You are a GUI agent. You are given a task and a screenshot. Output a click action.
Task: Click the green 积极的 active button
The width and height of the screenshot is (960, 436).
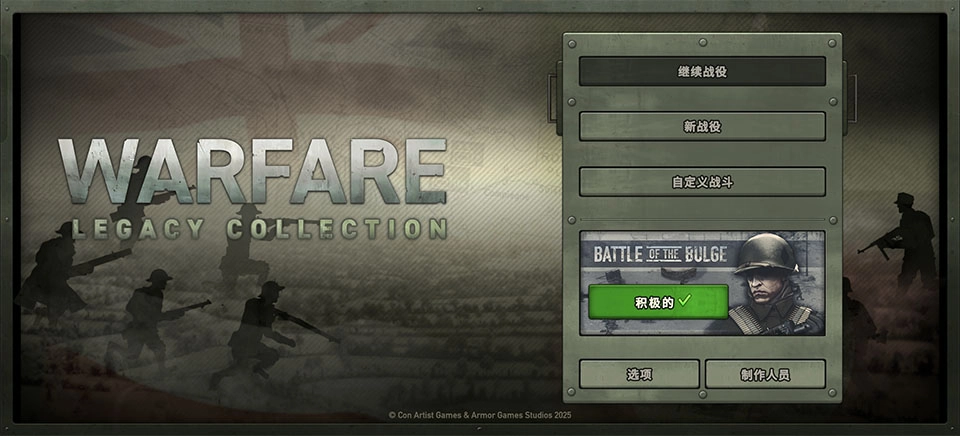click(658, 301)
